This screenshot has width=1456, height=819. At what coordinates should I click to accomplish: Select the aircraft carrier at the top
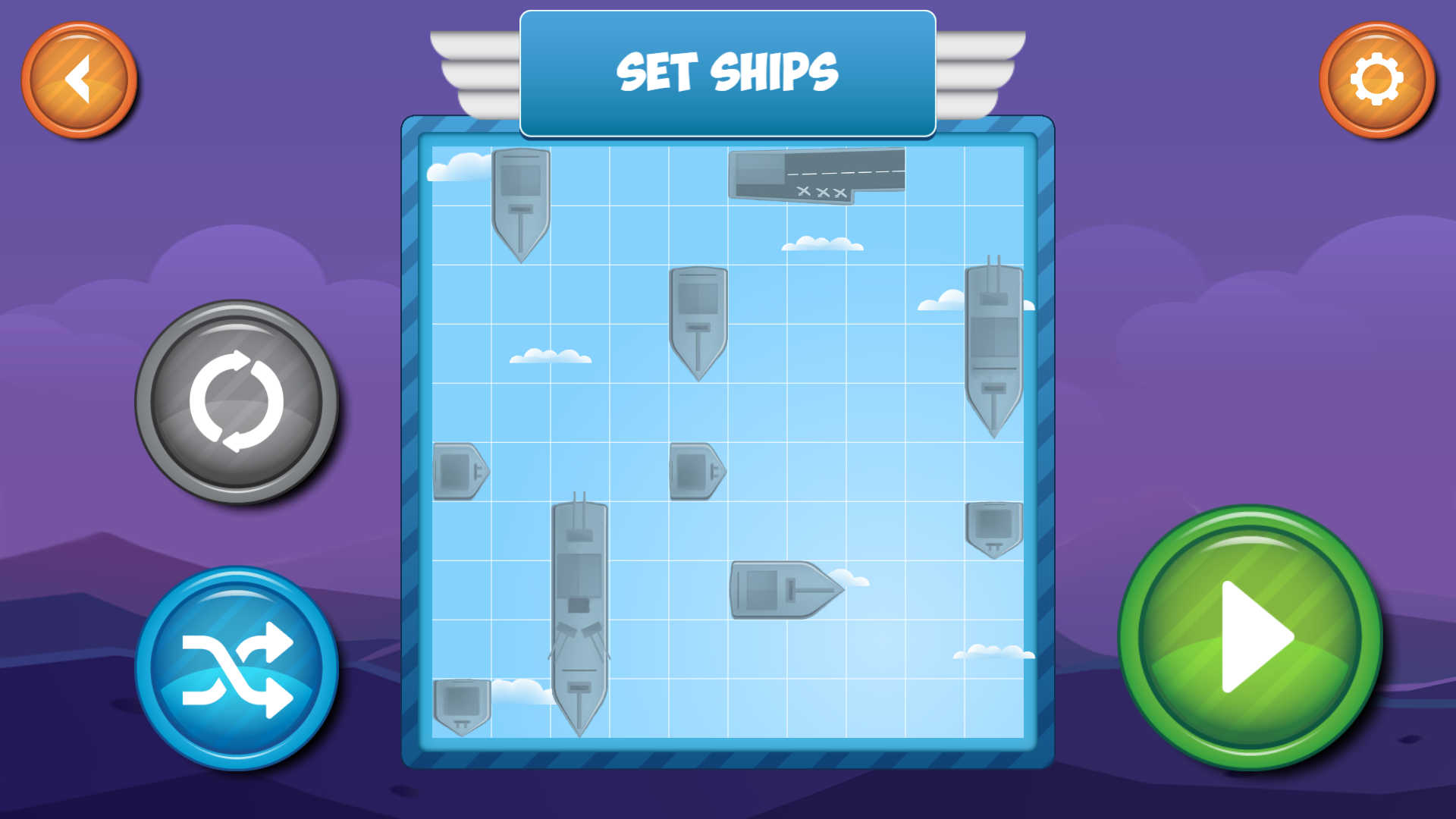815,174
